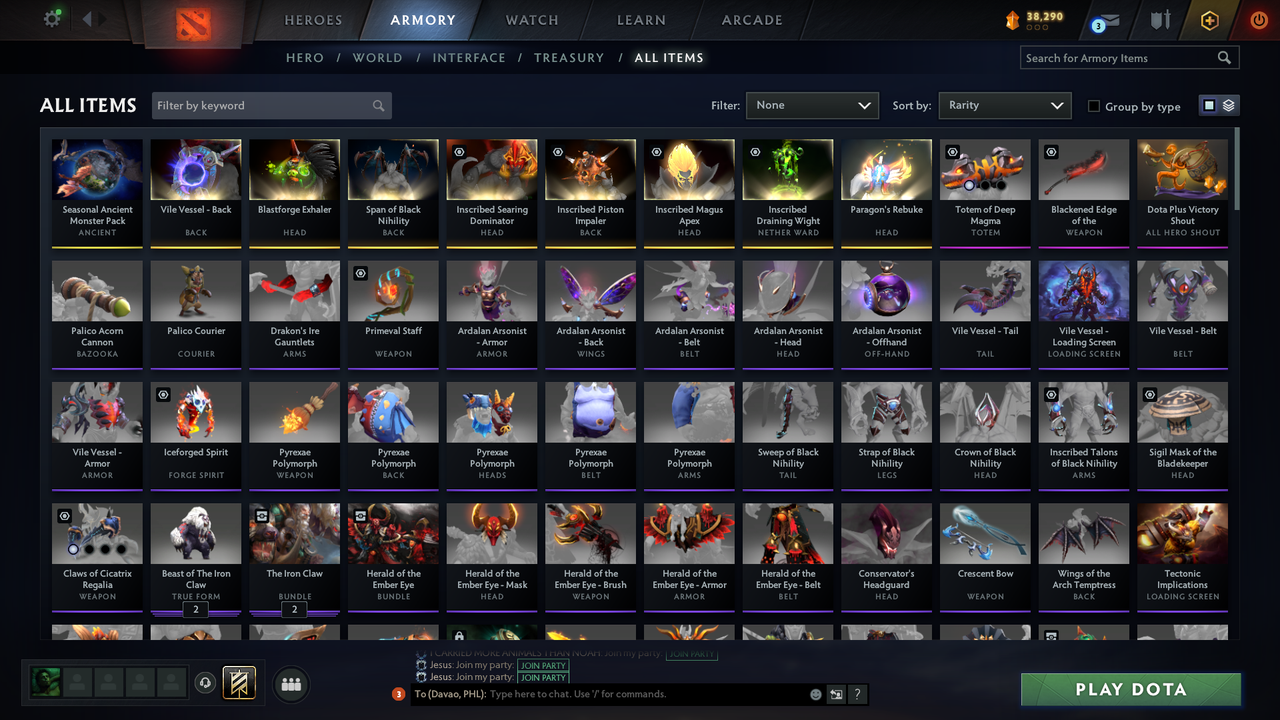The width and height of the screenshot is (1280, 720).
Task: Open the Filter dropdown set to None
Action: pyautogui.click(x=811, y=105)
